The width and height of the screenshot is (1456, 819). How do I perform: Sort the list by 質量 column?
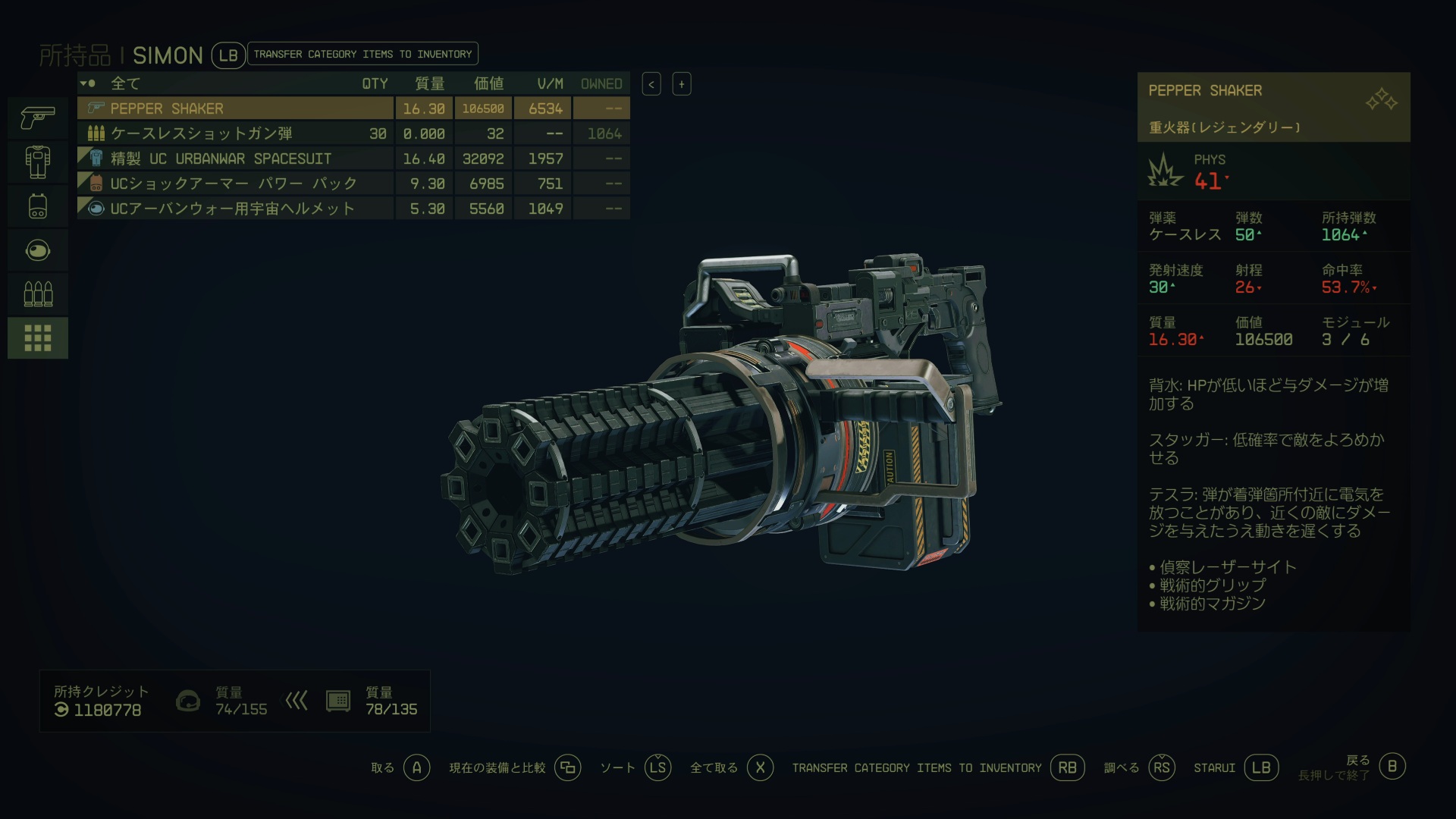pyautogui.click(x=429, y=83)
